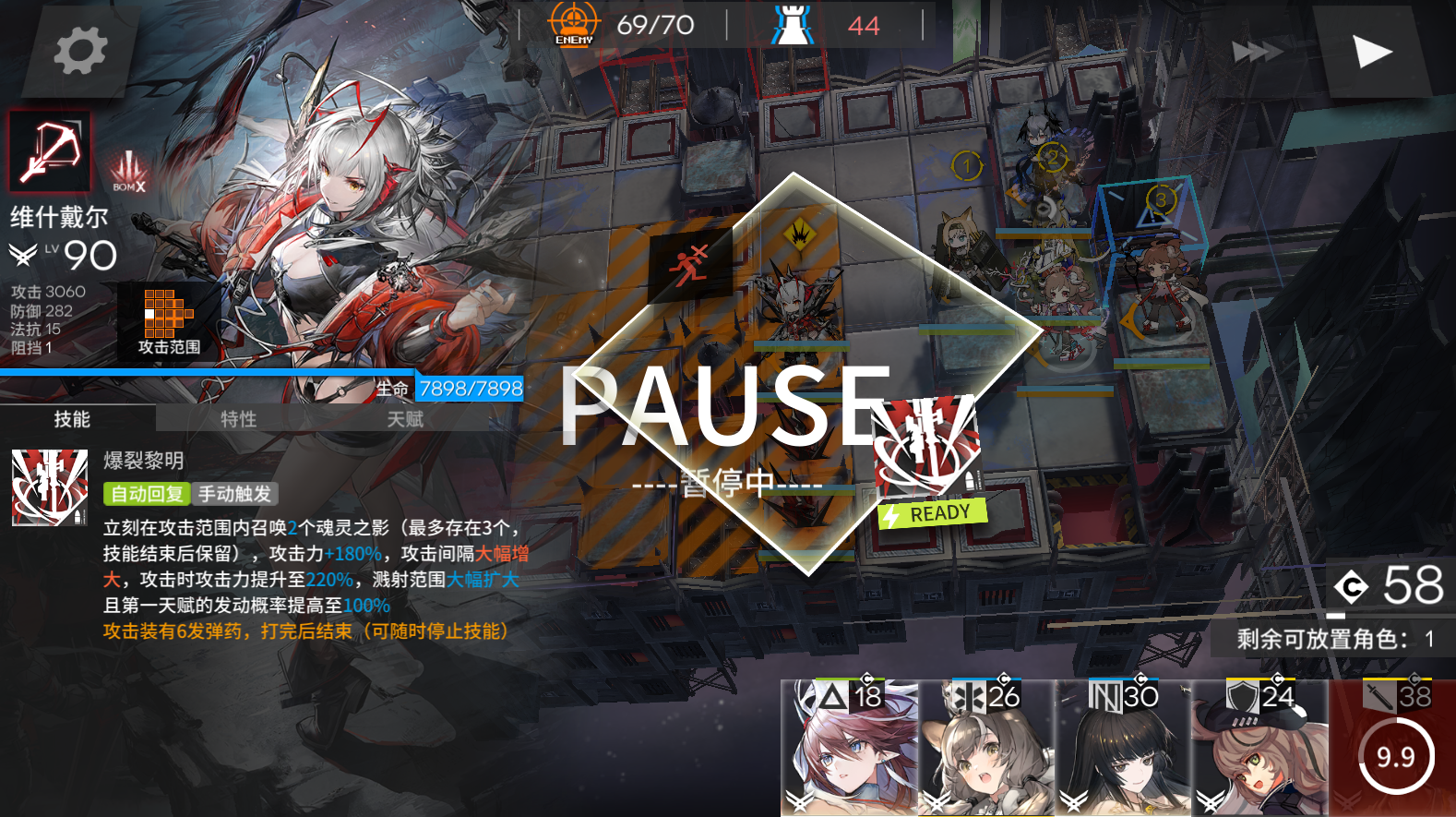Switch to the 特性 tab

pyautogui.click(x=237, y=419)
